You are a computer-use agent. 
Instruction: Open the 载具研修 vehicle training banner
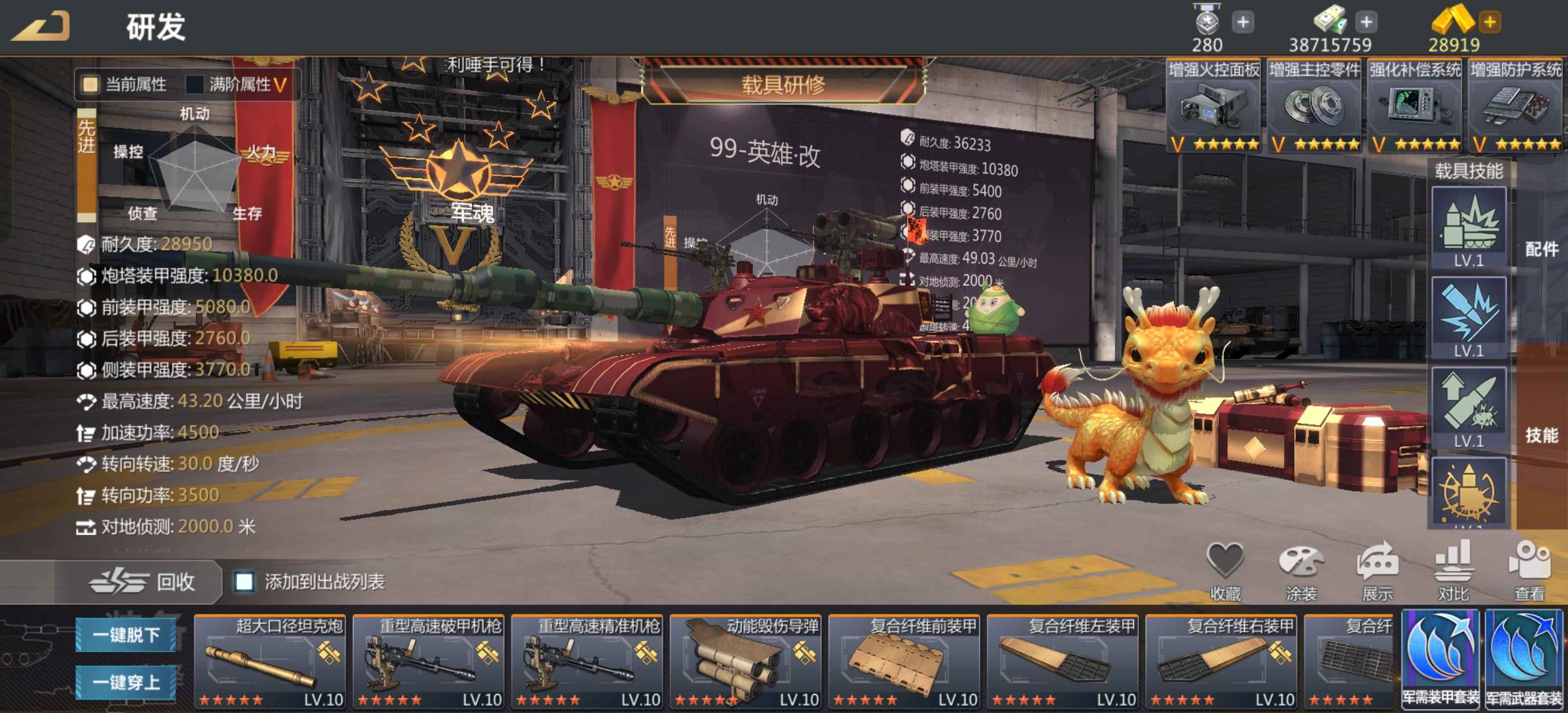[783, 85]
